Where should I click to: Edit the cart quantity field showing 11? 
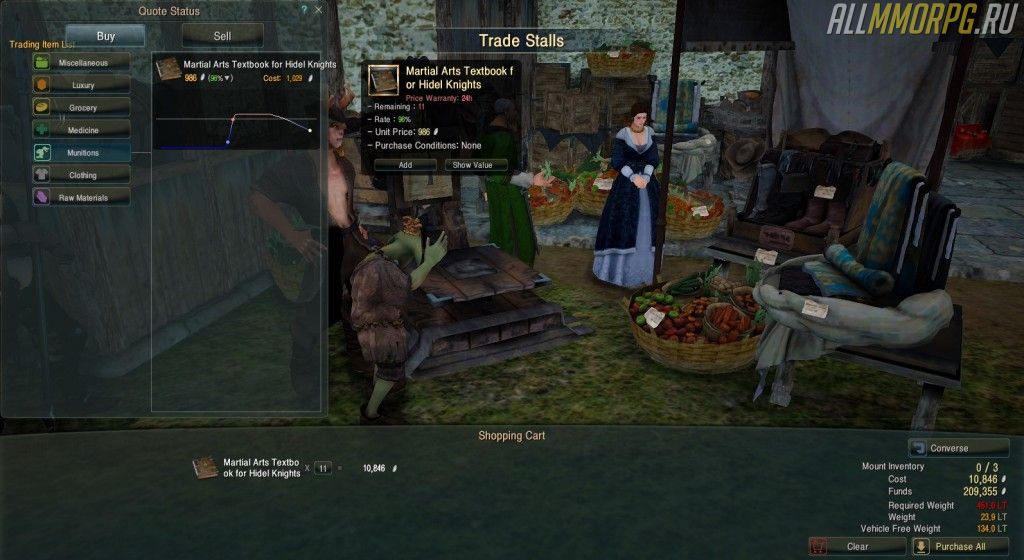pyautogui.click(x=323, y=467)
